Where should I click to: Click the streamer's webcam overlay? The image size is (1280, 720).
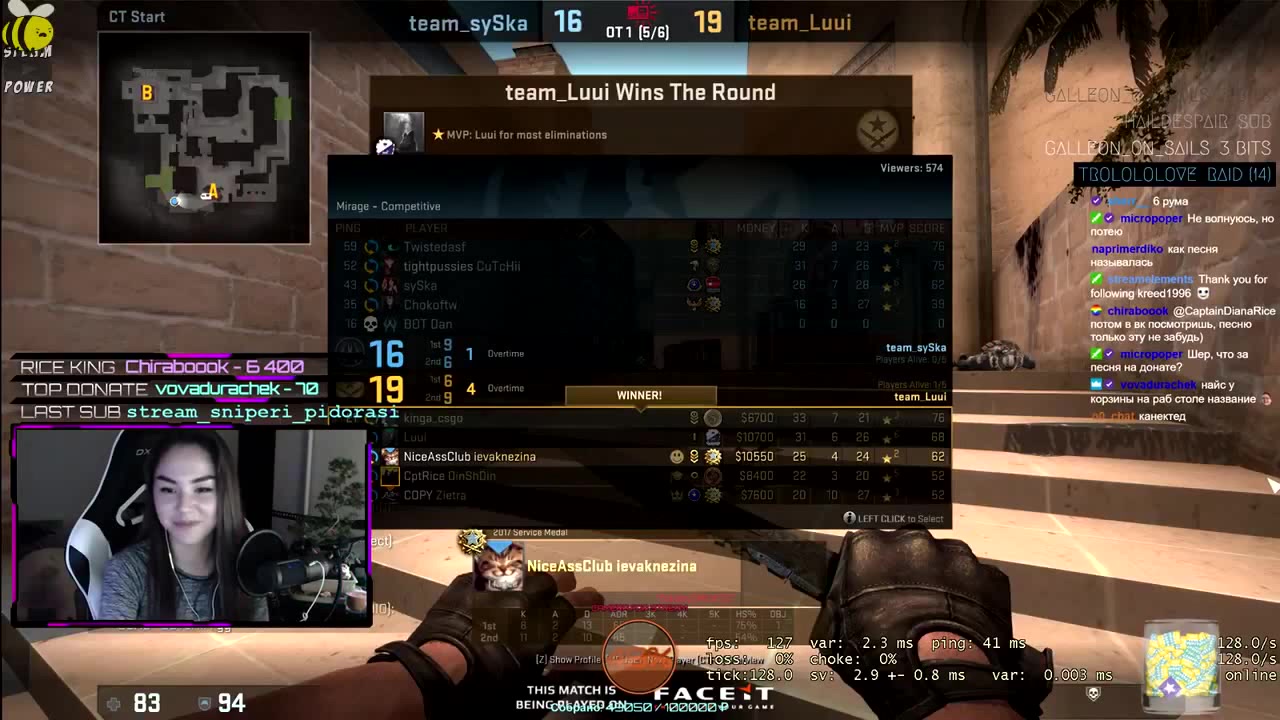[190, 525]
